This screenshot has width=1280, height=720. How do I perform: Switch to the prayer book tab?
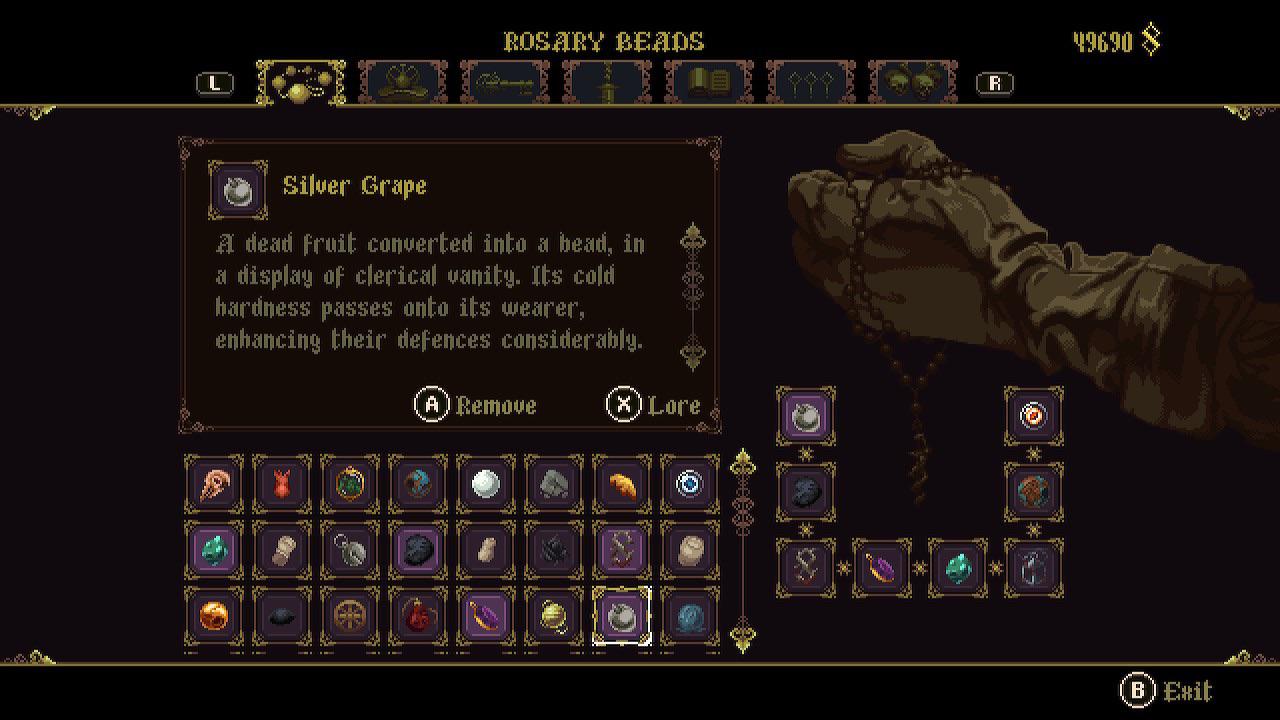(x=708, y=83)
